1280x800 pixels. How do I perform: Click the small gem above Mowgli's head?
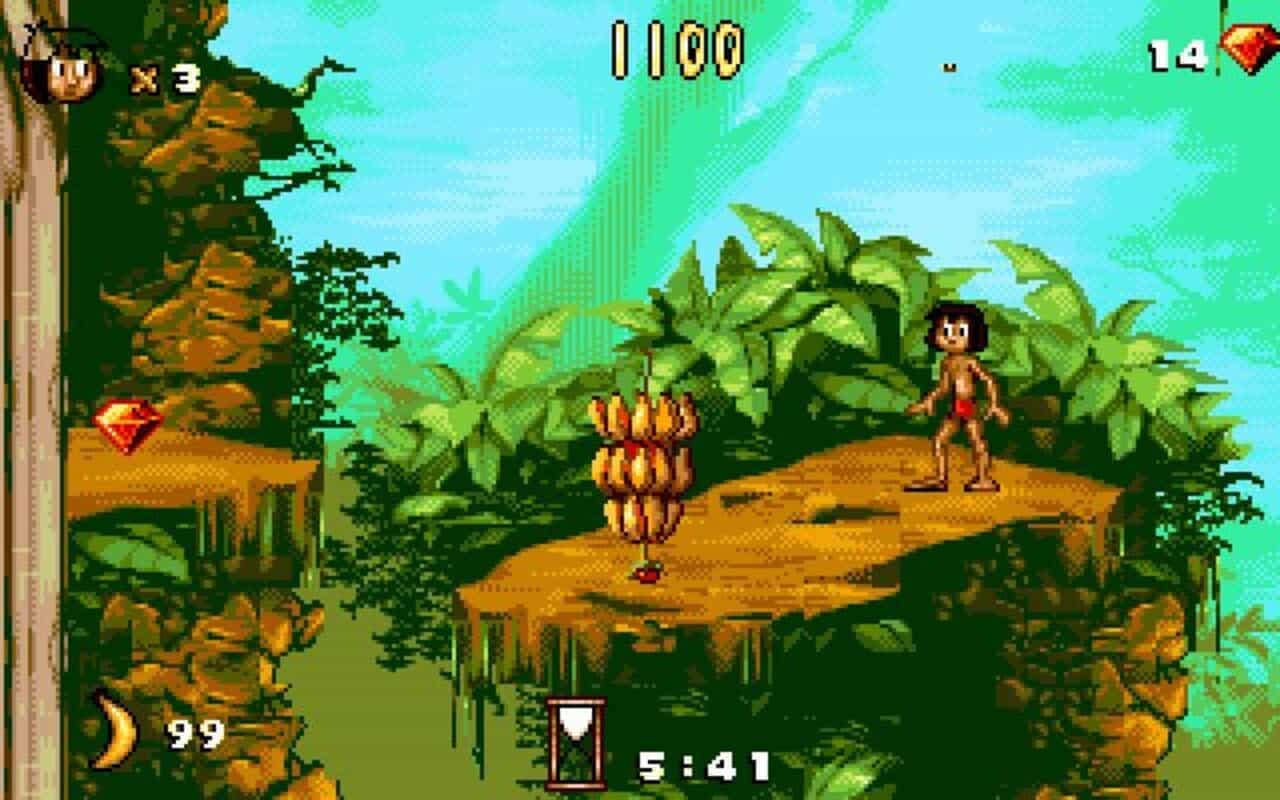pyautogui.click(x=950, y=67)
